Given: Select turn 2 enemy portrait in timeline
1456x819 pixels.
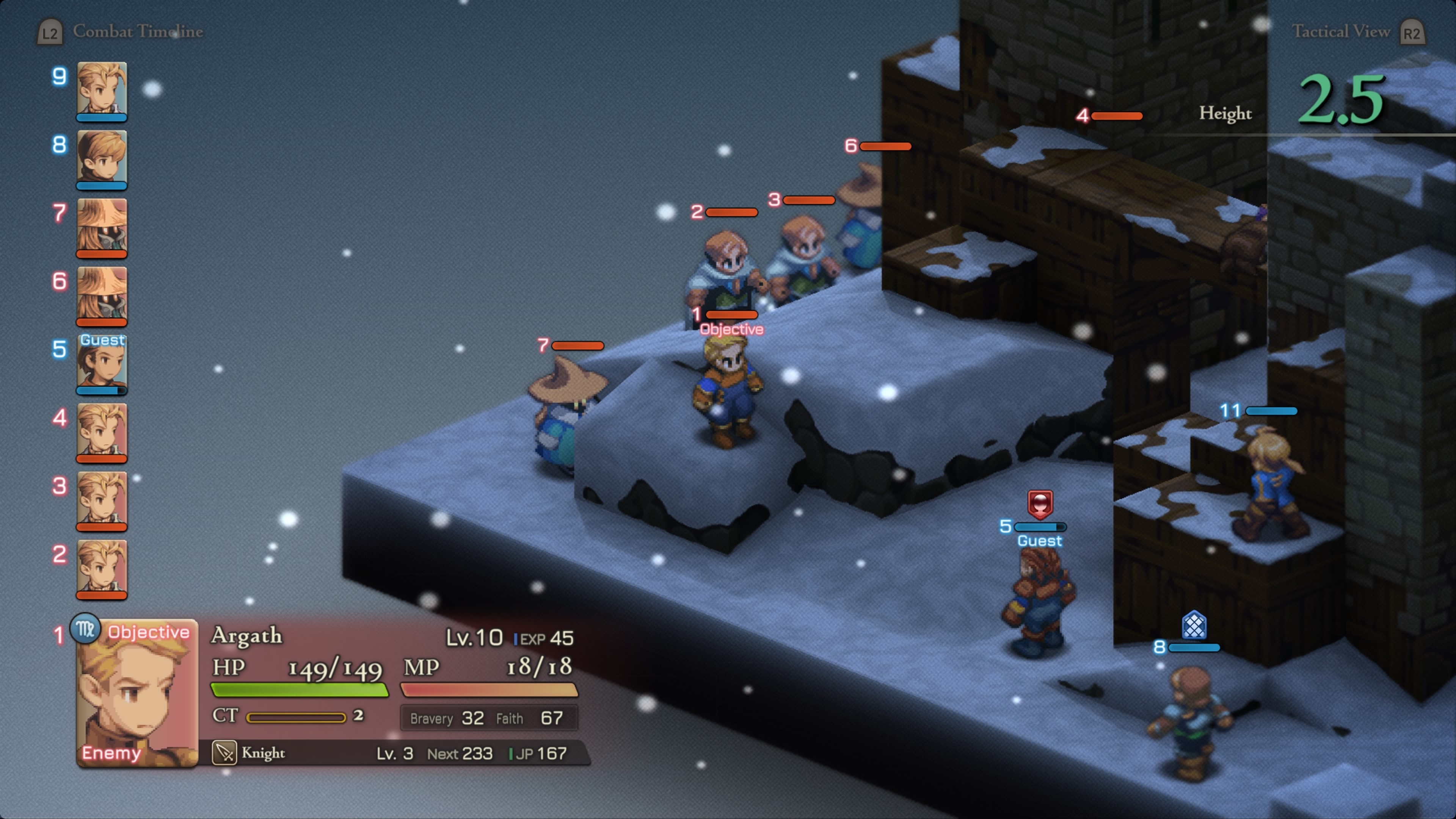Looking at the screenshot, I should coord(102,568).
